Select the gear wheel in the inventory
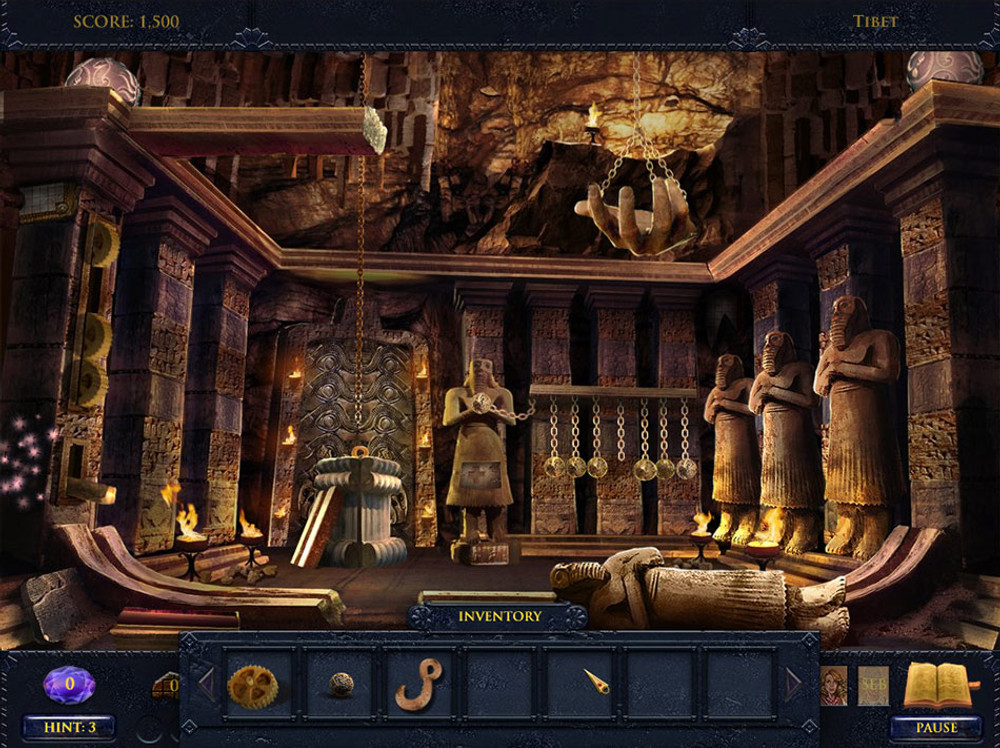This screenshot has width=1000, height=748. click(x=252, y=685)
